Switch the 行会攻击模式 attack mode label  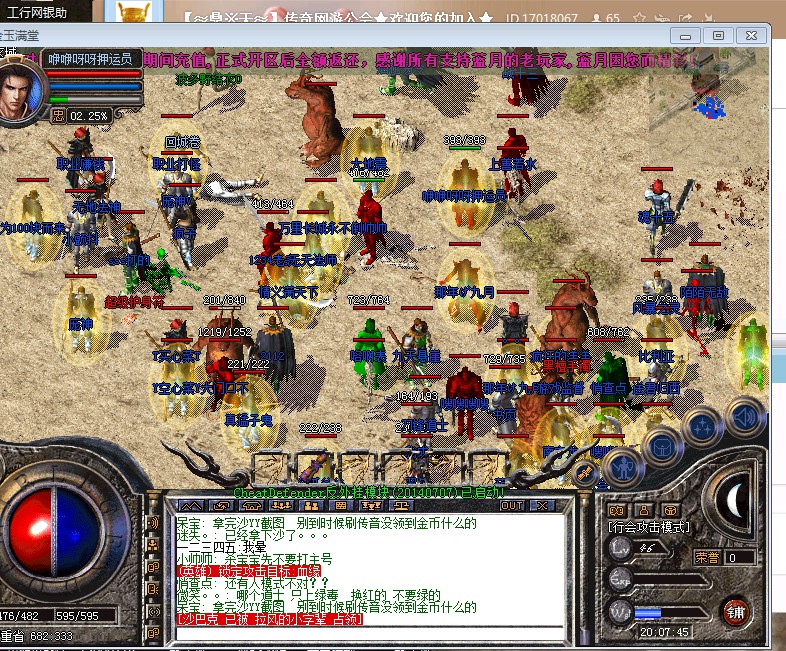coord(647,526)
